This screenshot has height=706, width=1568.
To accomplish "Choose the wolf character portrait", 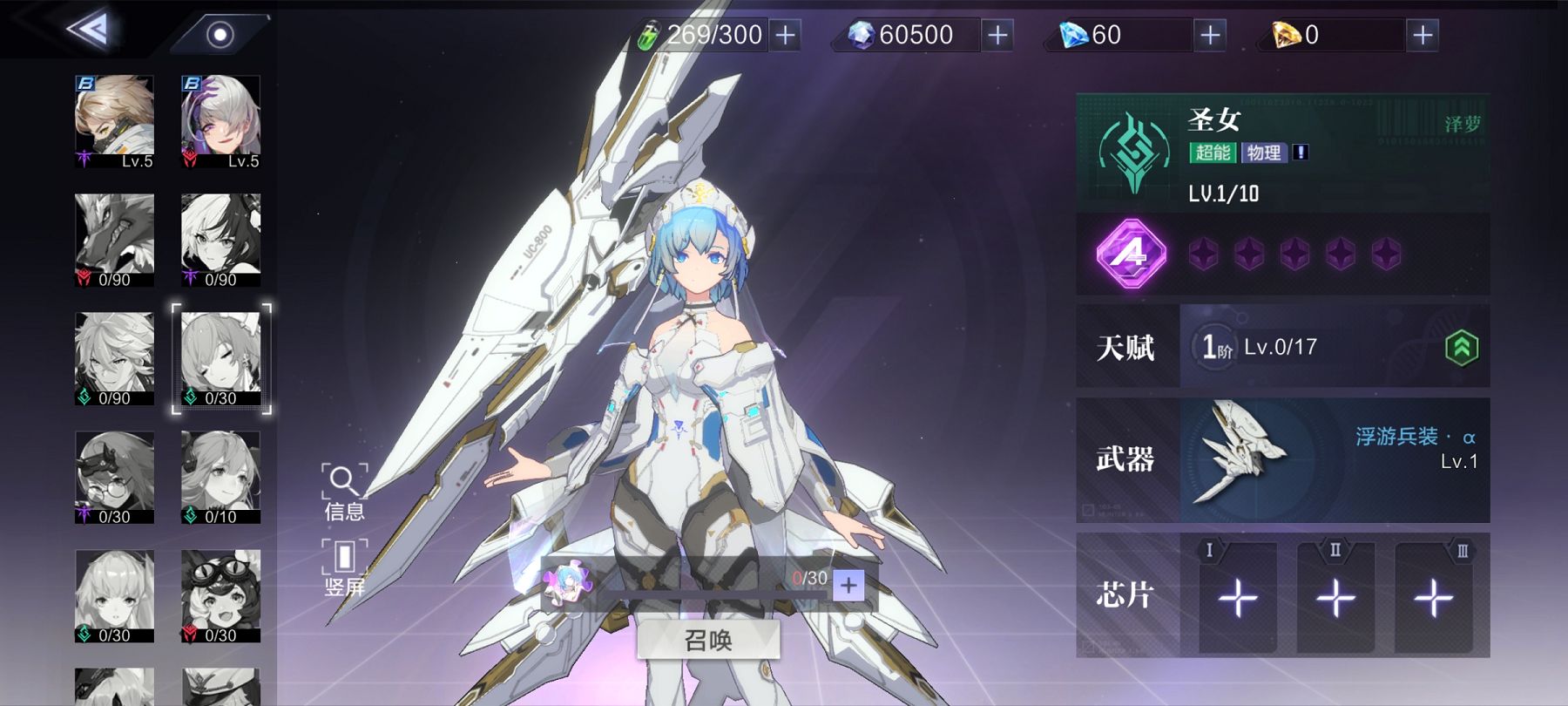I will 114,240.
